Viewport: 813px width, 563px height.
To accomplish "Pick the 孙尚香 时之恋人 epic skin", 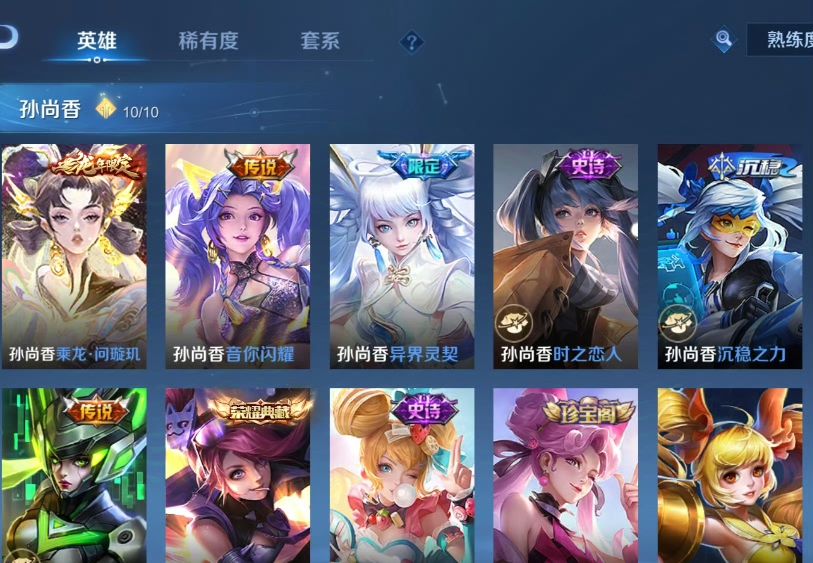I will [x=565, y=257].
